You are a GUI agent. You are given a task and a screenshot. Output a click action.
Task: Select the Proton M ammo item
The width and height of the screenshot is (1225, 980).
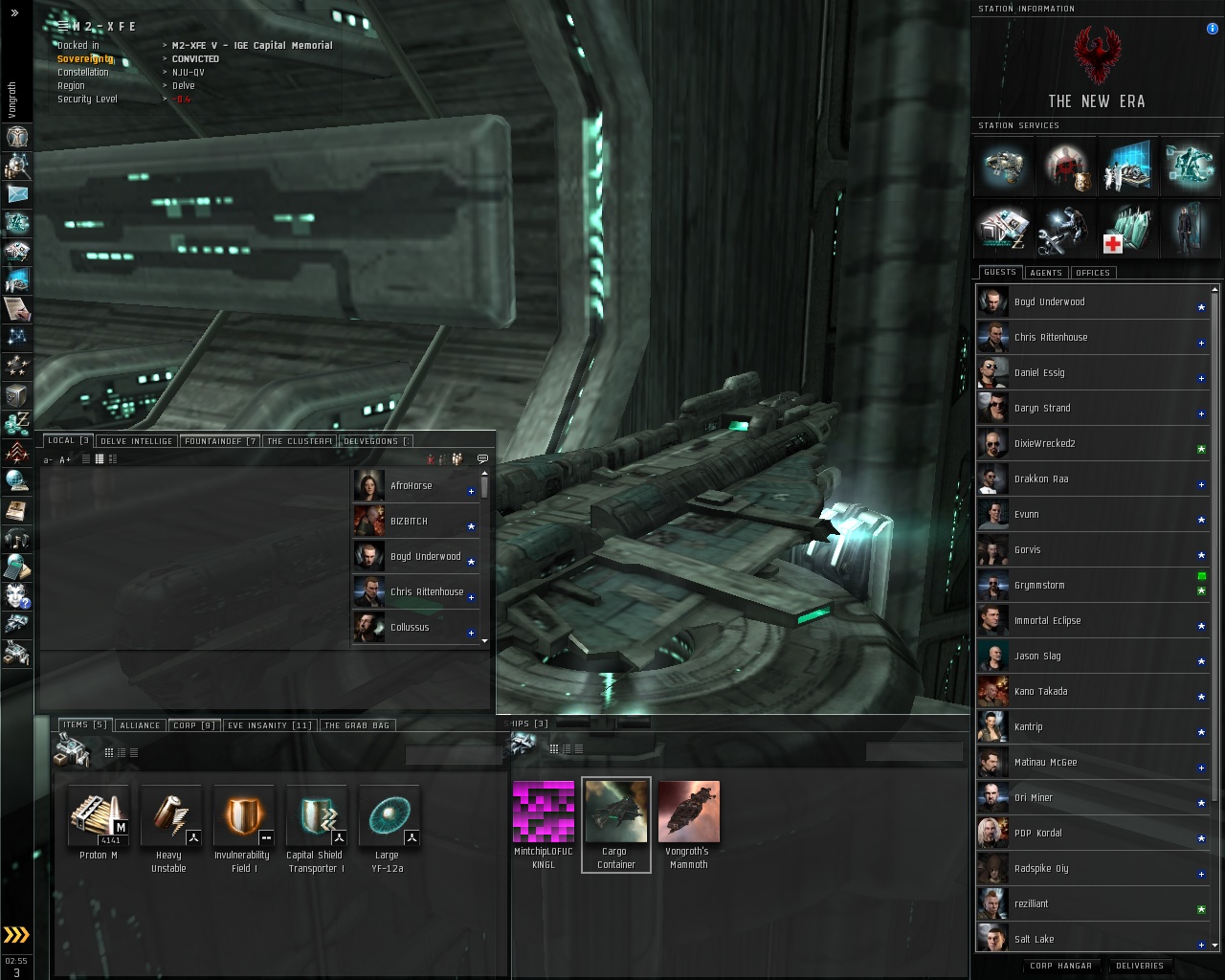click(99, 816)
